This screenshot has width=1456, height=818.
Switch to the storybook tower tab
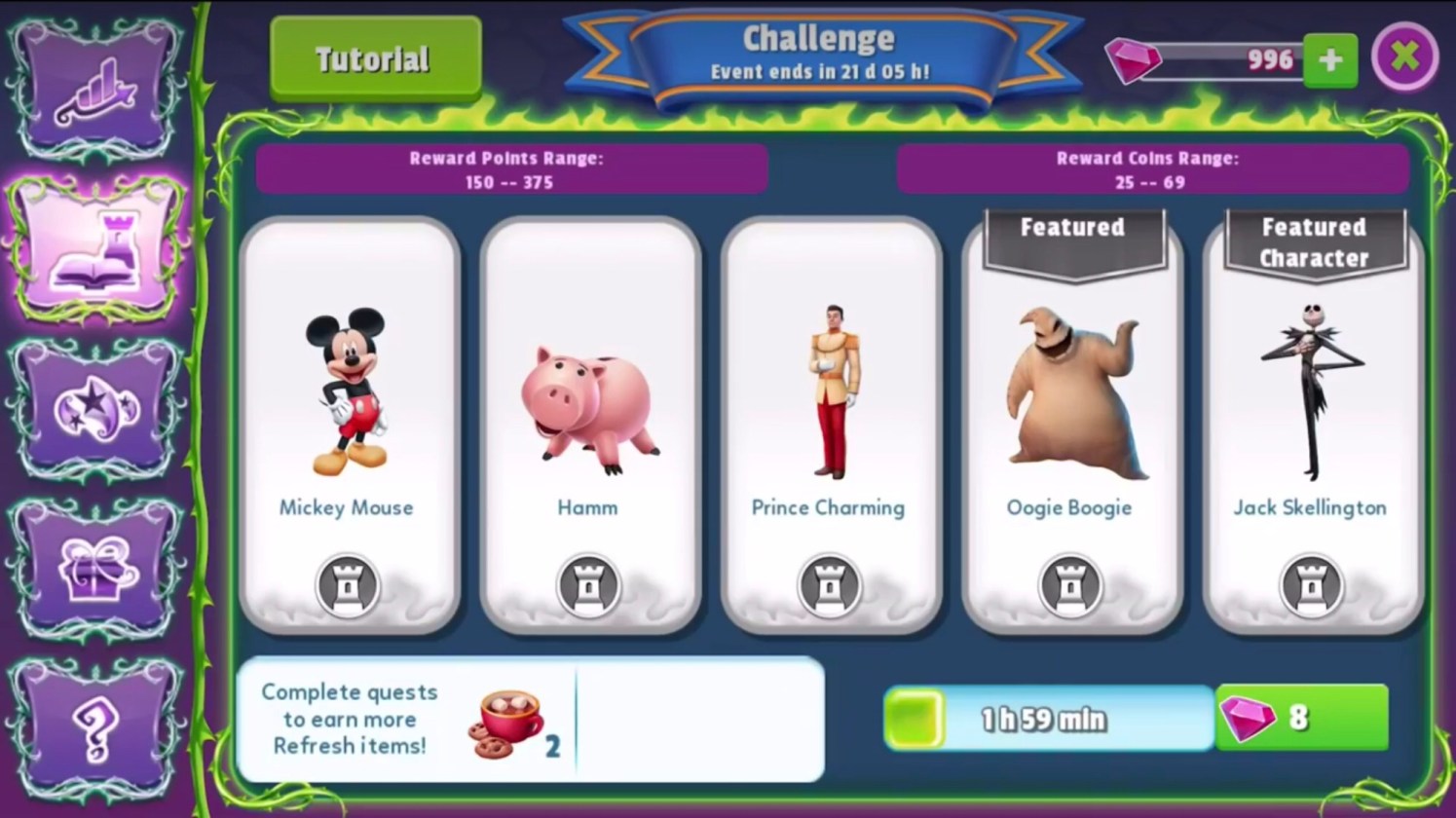coord(95,250)
